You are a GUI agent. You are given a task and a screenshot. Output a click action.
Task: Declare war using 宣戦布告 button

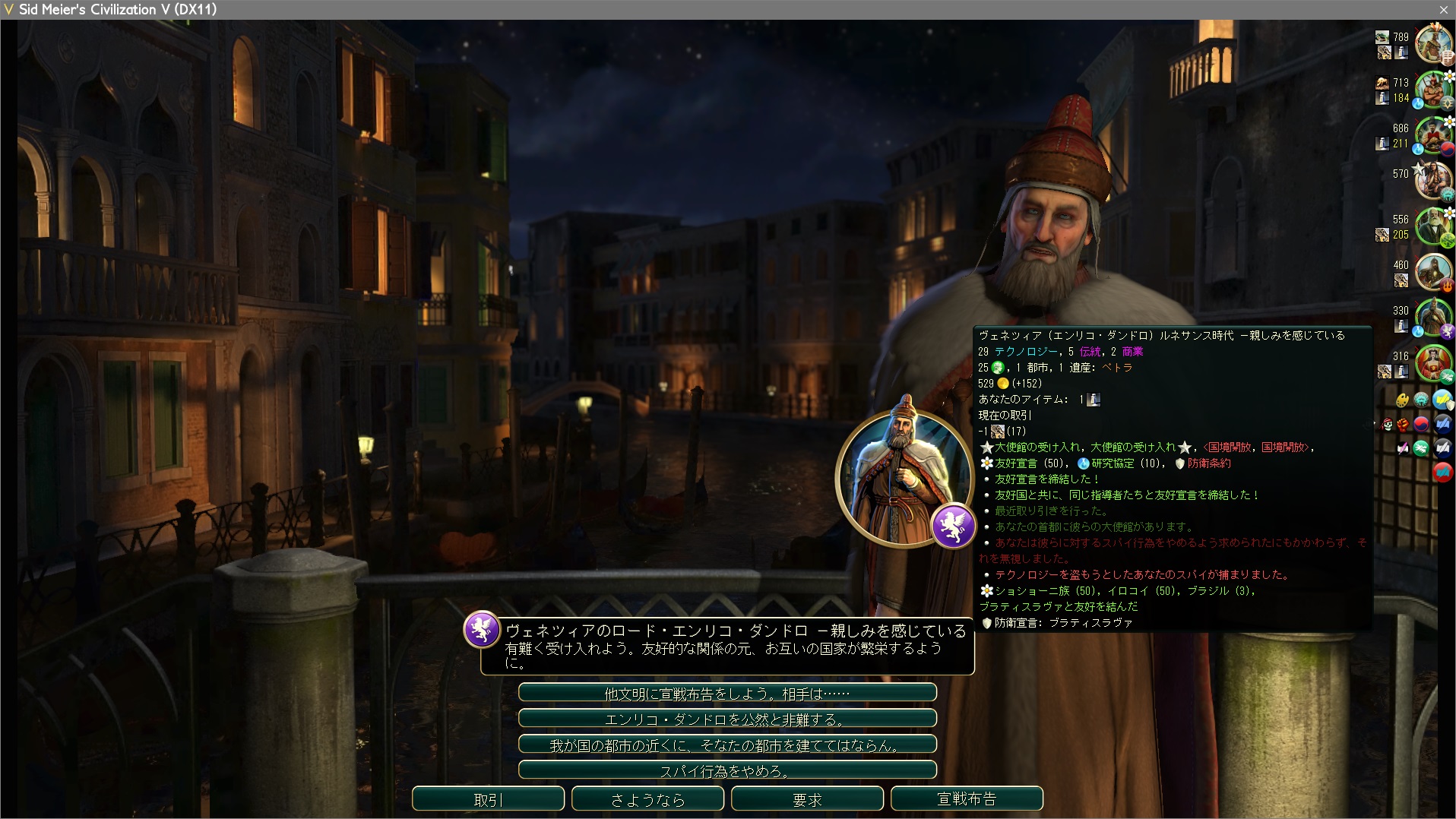[967, 799]
